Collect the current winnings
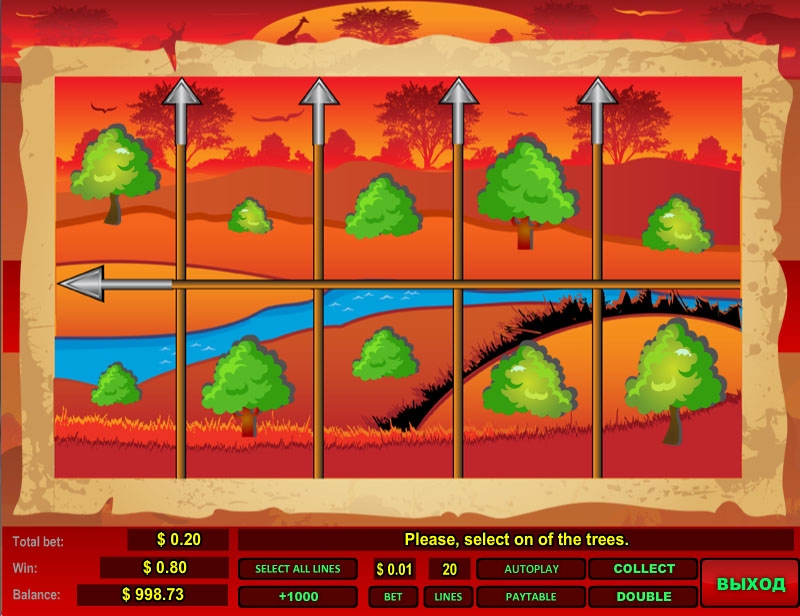Screen dimensions: 800x616 pyautogui.click(x=643, y=569)
